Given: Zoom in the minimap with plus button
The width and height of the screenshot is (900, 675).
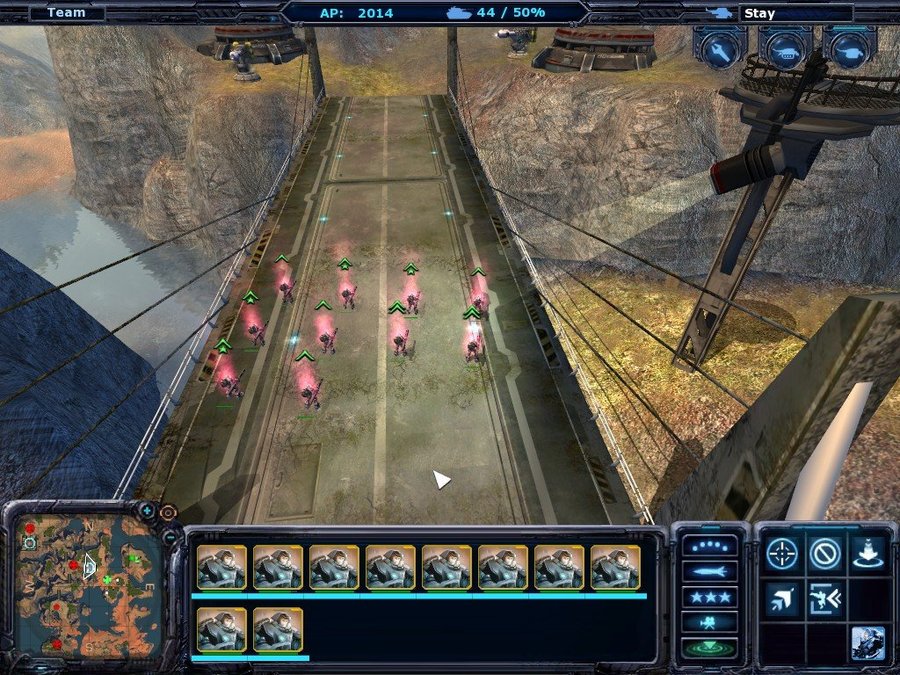Looking at the screenshot, I should [x=147, y=511].
